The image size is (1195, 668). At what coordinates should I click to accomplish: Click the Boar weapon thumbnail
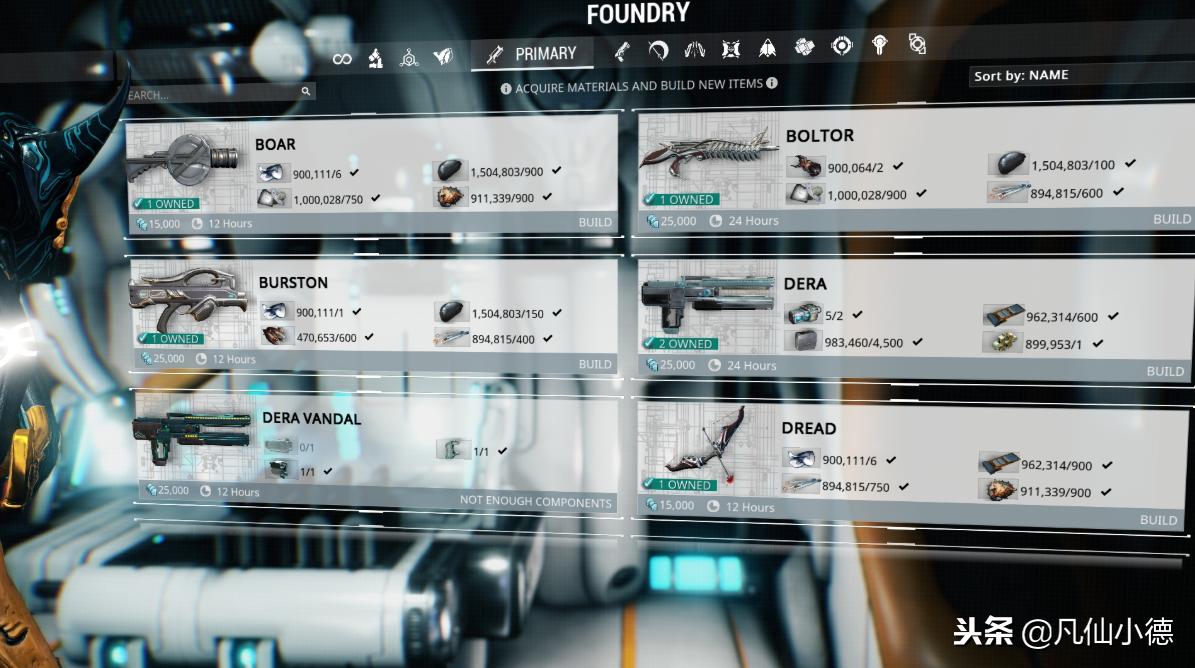(x=188, y=159)
